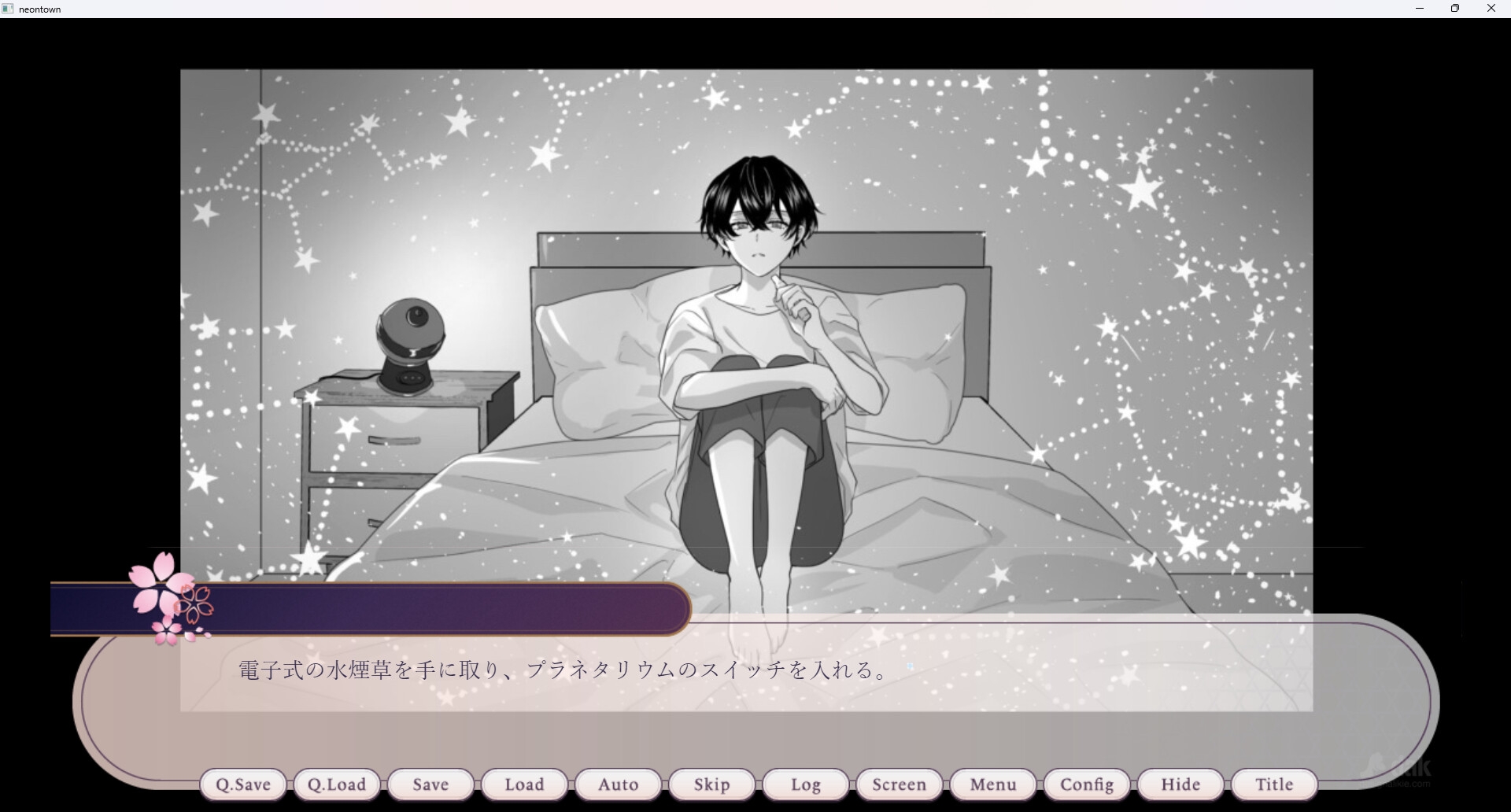Click the neontown title bar text

coord(39,9)
